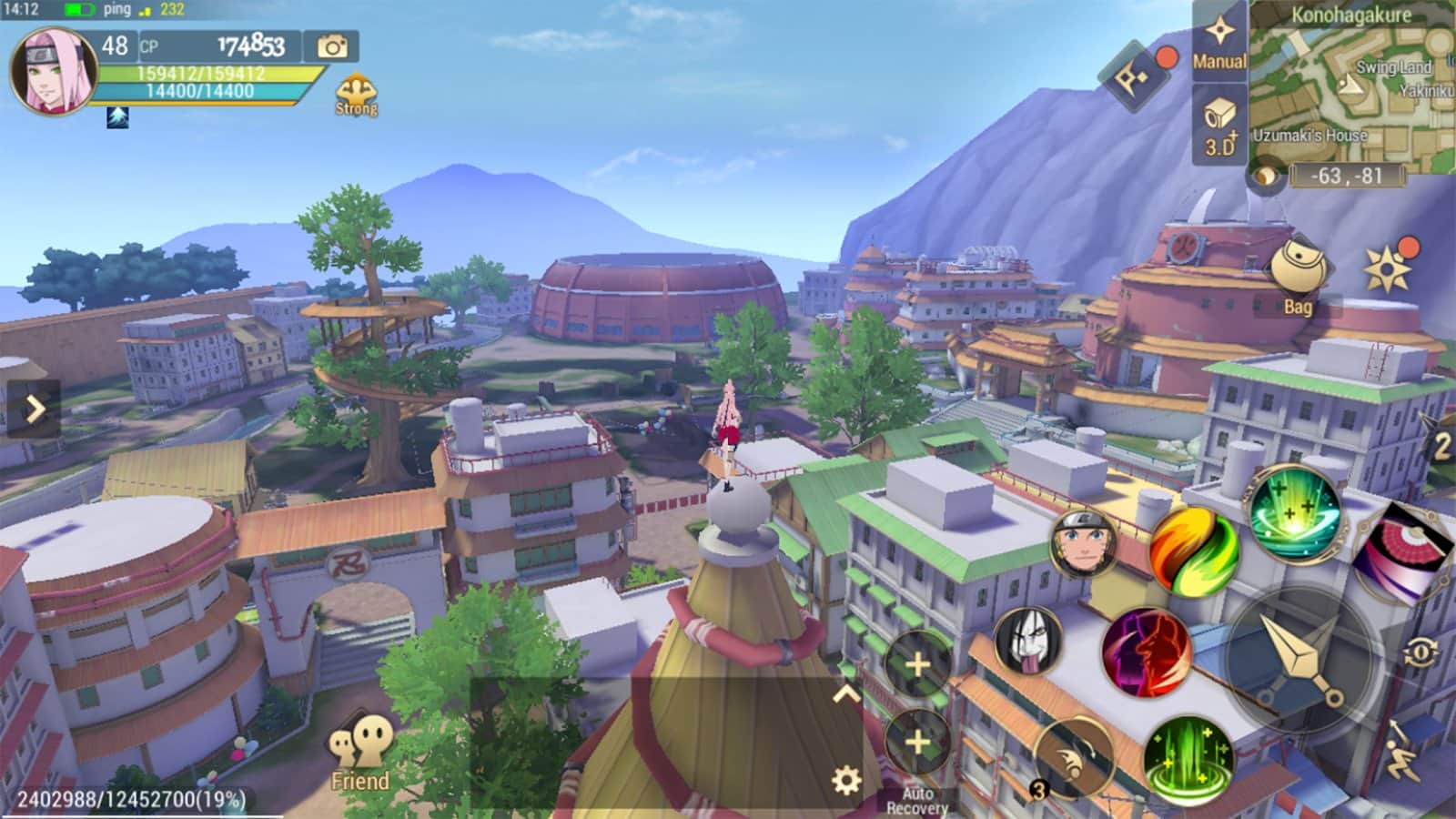Activate the orange-green swirl orb skill
Viewport: 1456px width, 819px height.
tap(1193, 552)
